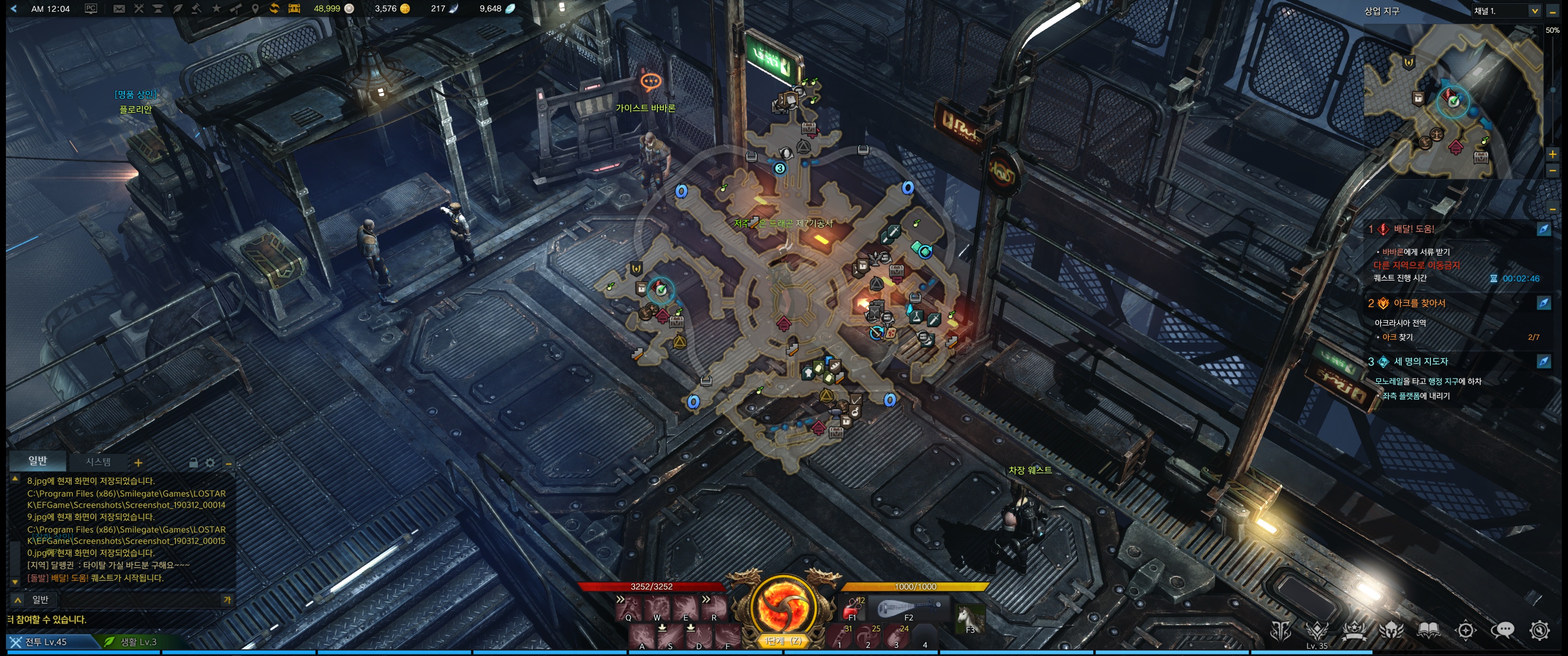The image size is (1568, 656).
Task: Activate the Q skill icon
Action: tap(629, 608)
